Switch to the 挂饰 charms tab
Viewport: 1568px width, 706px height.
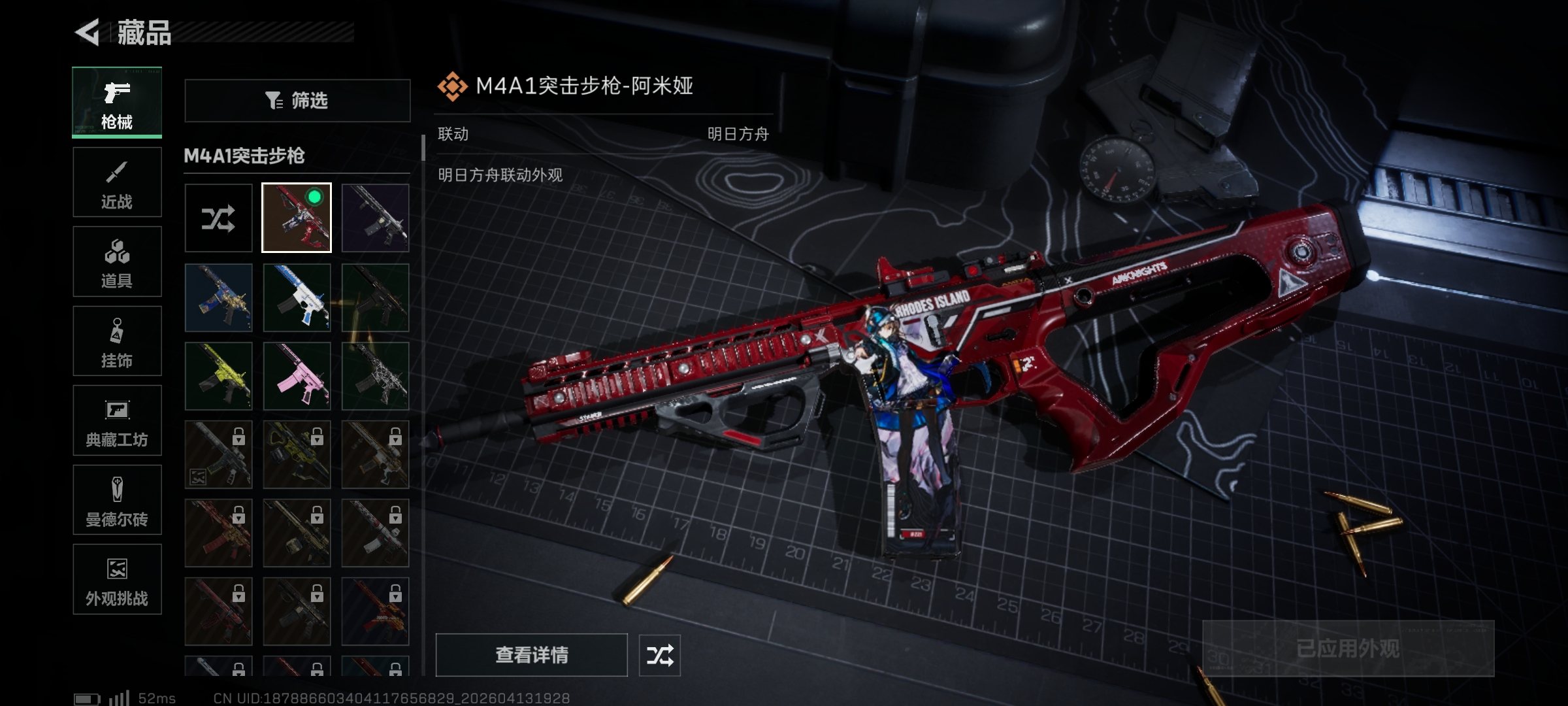[x=117, y=341]
